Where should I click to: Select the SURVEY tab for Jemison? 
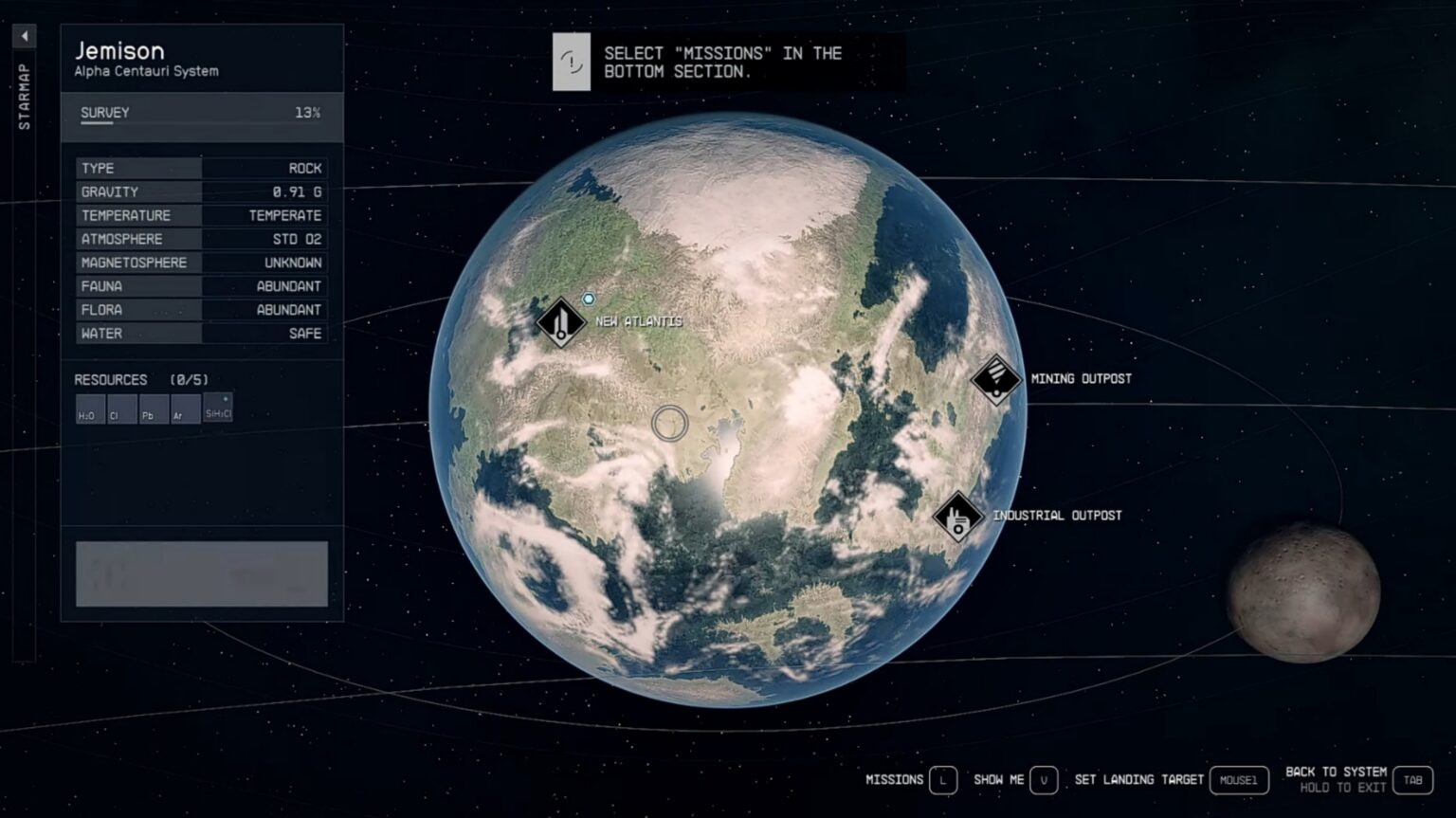click(x=104, y=112)
